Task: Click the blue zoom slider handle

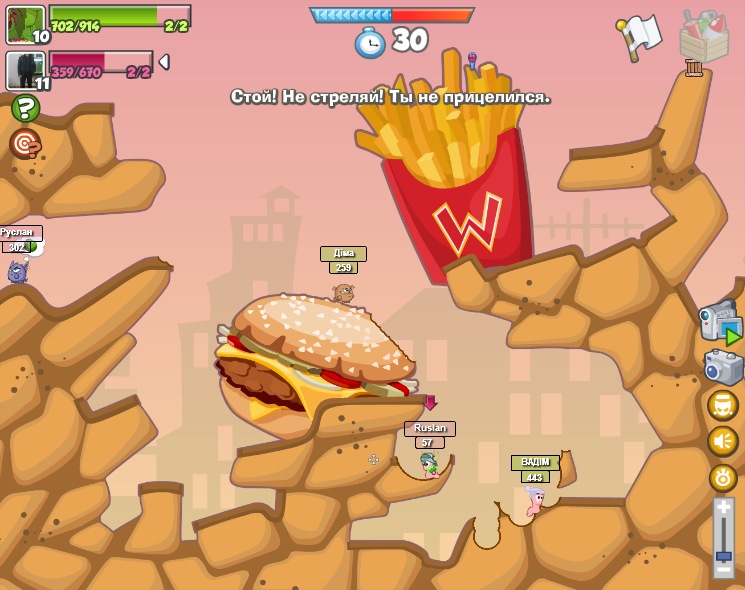Action: [x=723, y=555]
